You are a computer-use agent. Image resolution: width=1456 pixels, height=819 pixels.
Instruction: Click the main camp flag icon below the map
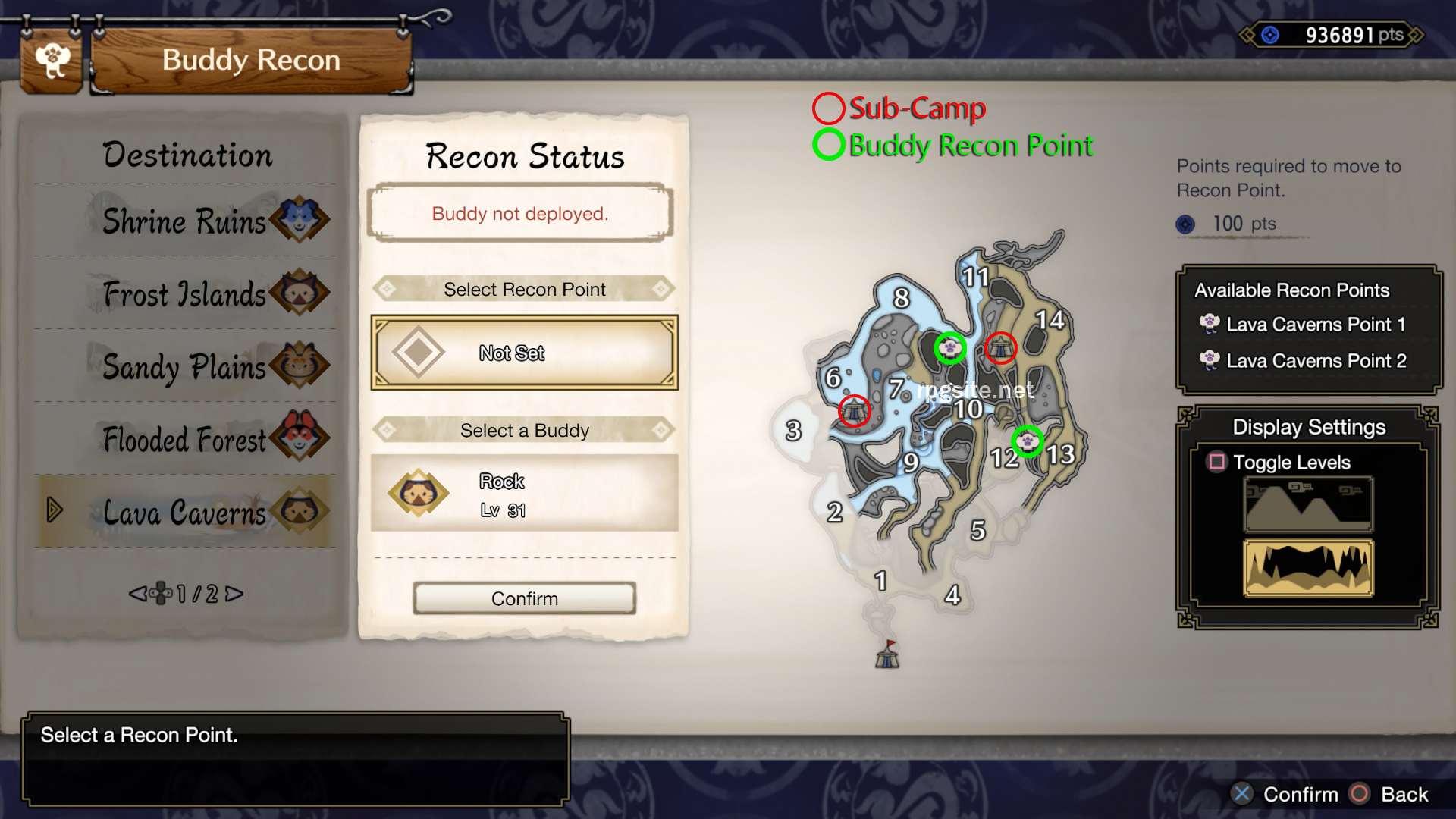point(887,656)
